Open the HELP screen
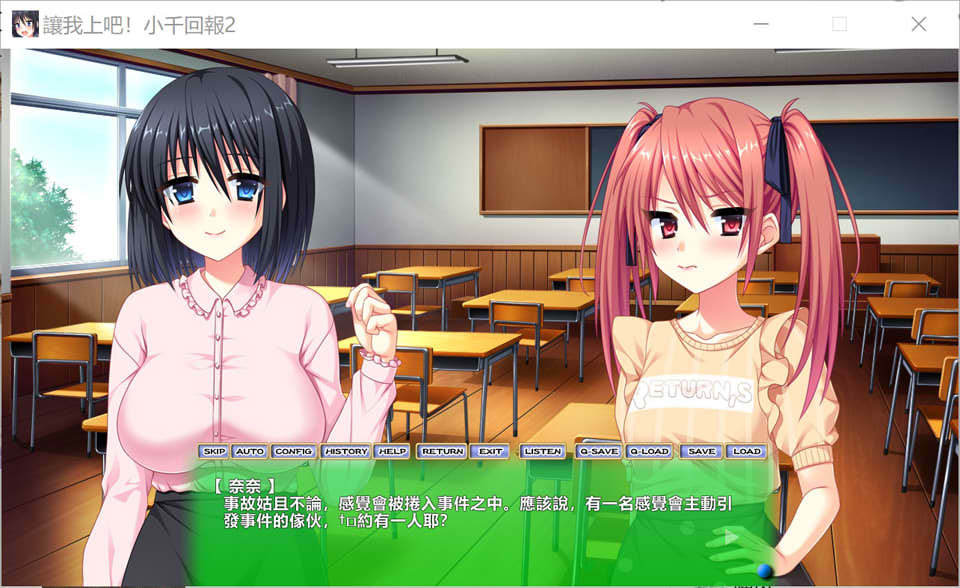 (x=392, y=451)
